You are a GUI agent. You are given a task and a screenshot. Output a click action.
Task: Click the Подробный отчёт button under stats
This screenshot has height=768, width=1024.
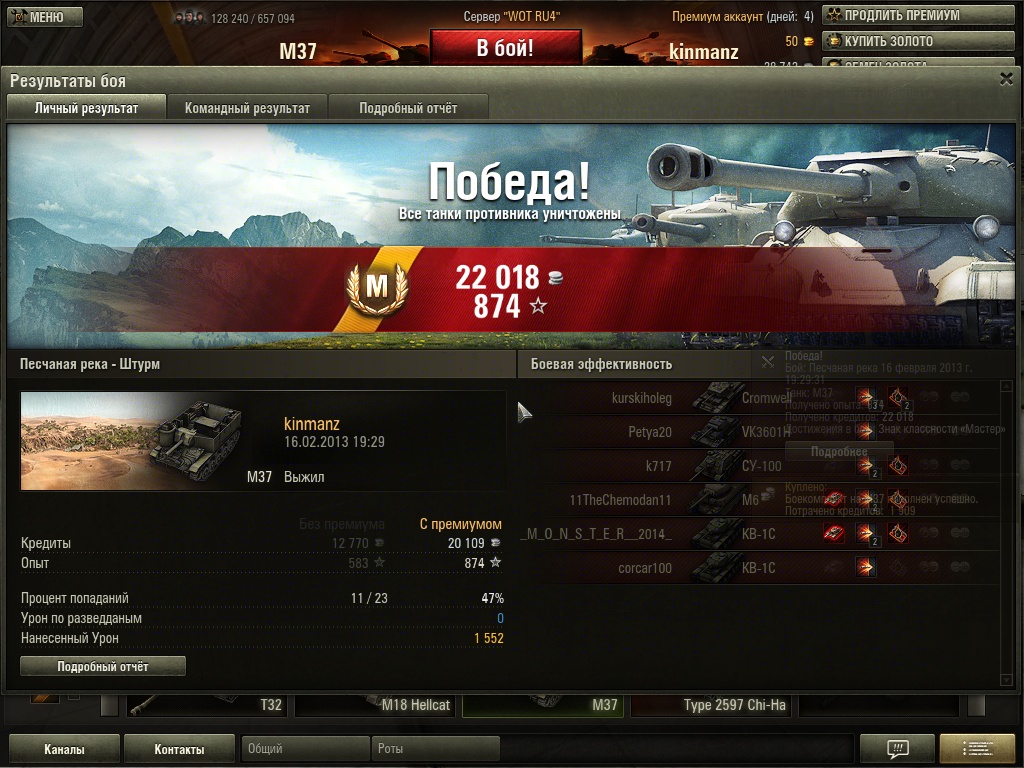[103, 666]
